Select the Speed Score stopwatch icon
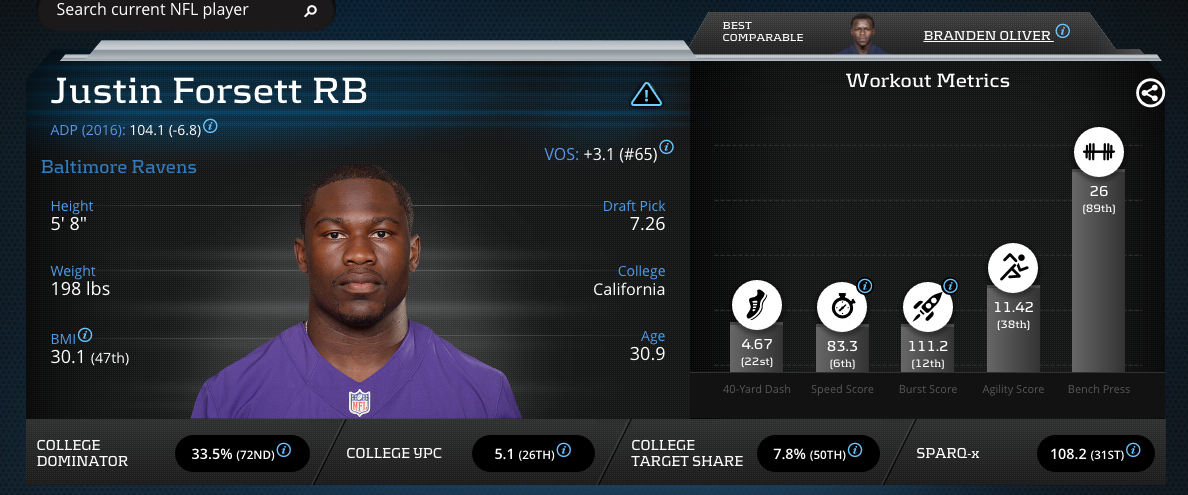Image resolution: width=1188 pixels, height=495 pixels. tap(842, 307)
